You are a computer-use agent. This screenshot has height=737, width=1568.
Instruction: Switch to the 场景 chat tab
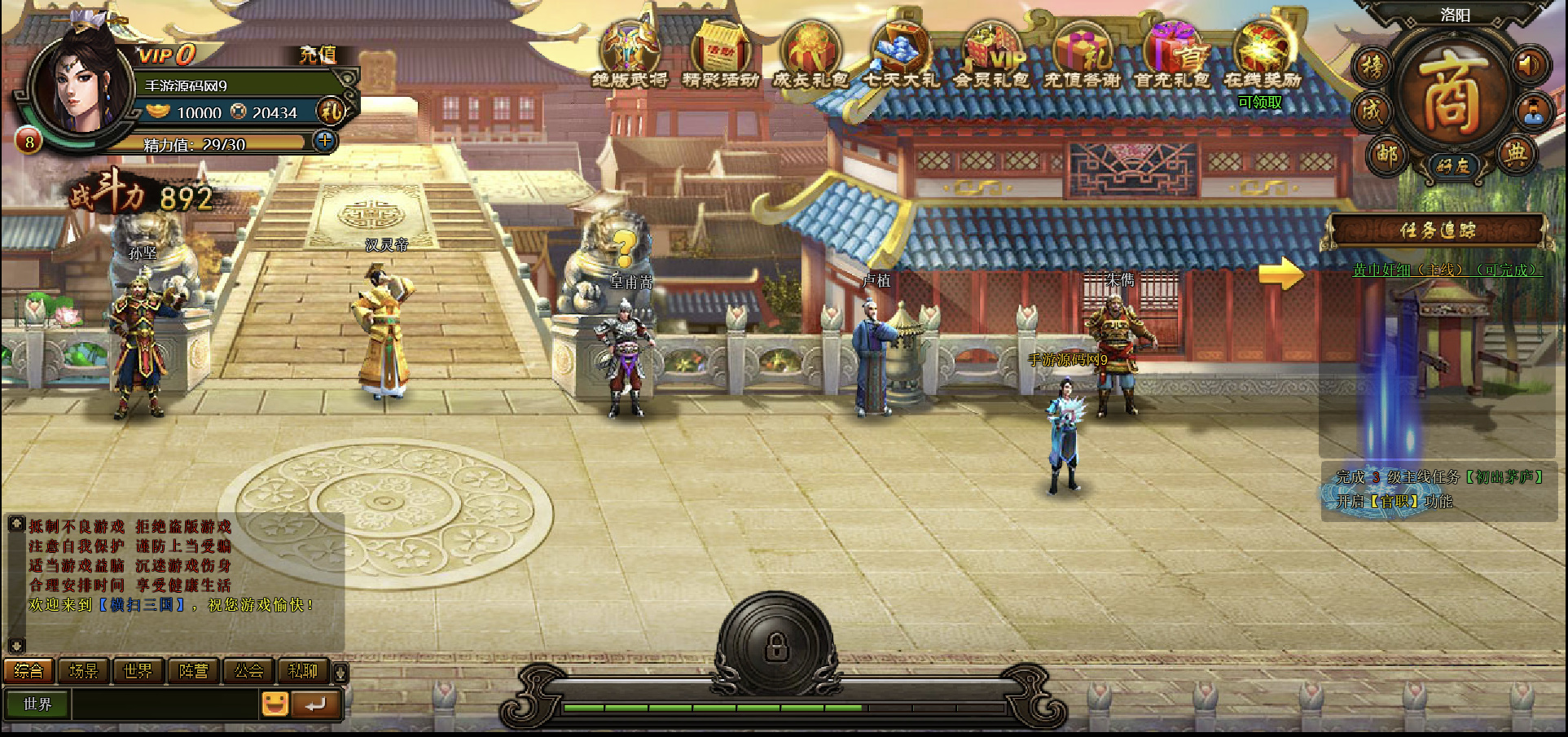pos(83,671)
